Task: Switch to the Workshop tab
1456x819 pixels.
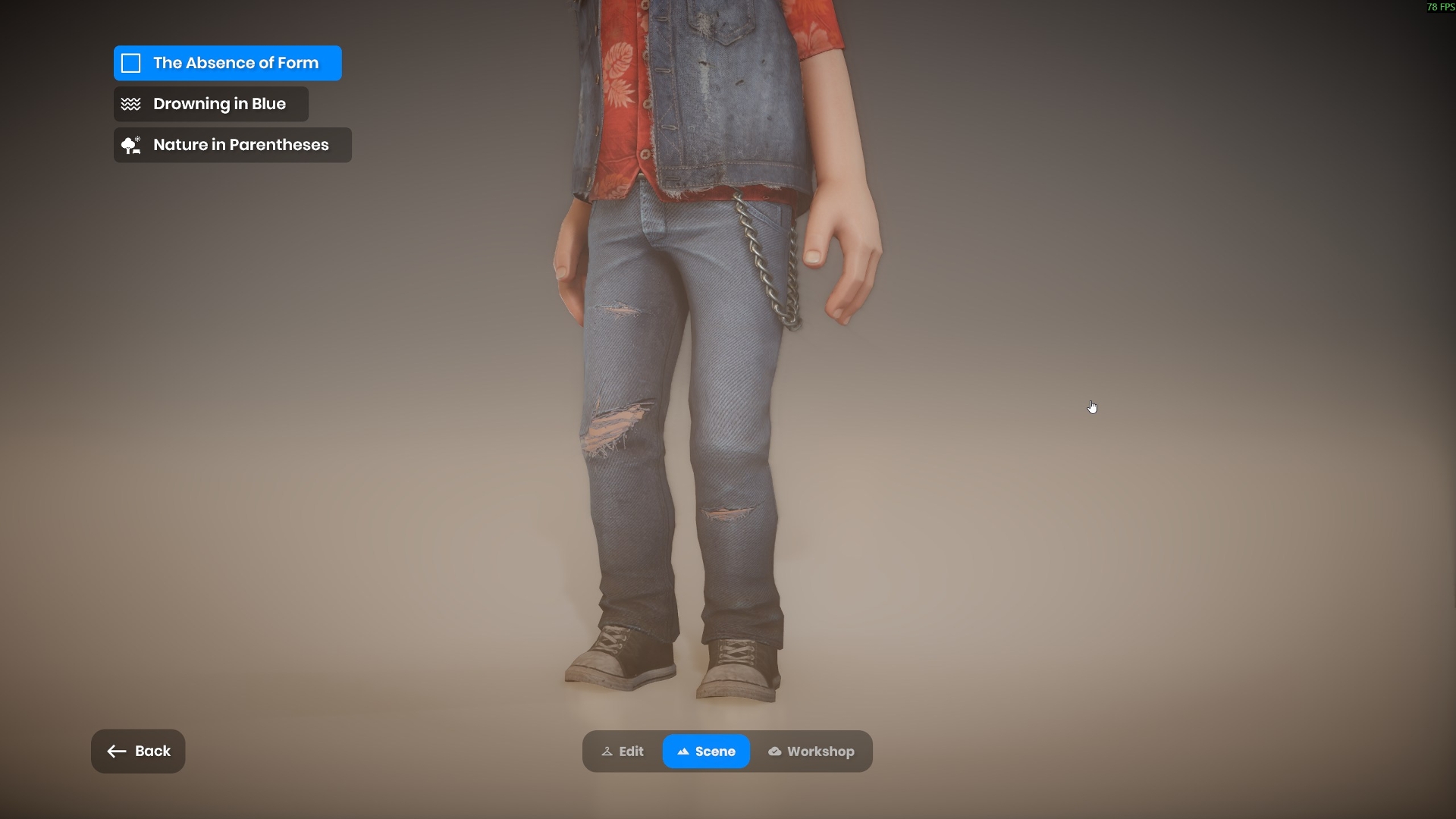Action: tap(811, 752)
